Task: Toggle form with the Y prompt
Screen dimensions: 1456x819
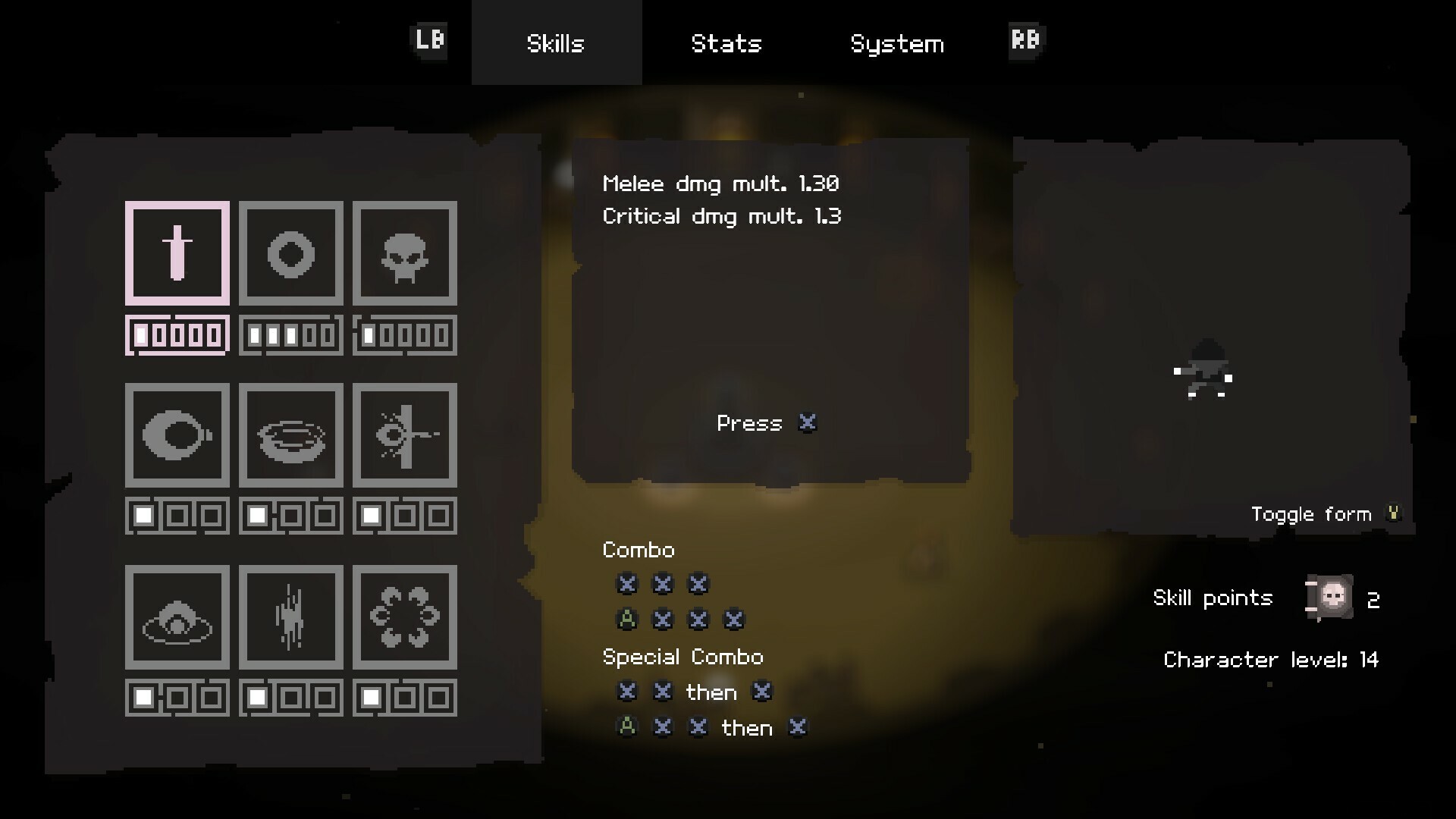Action: [x=1394, y=513]
